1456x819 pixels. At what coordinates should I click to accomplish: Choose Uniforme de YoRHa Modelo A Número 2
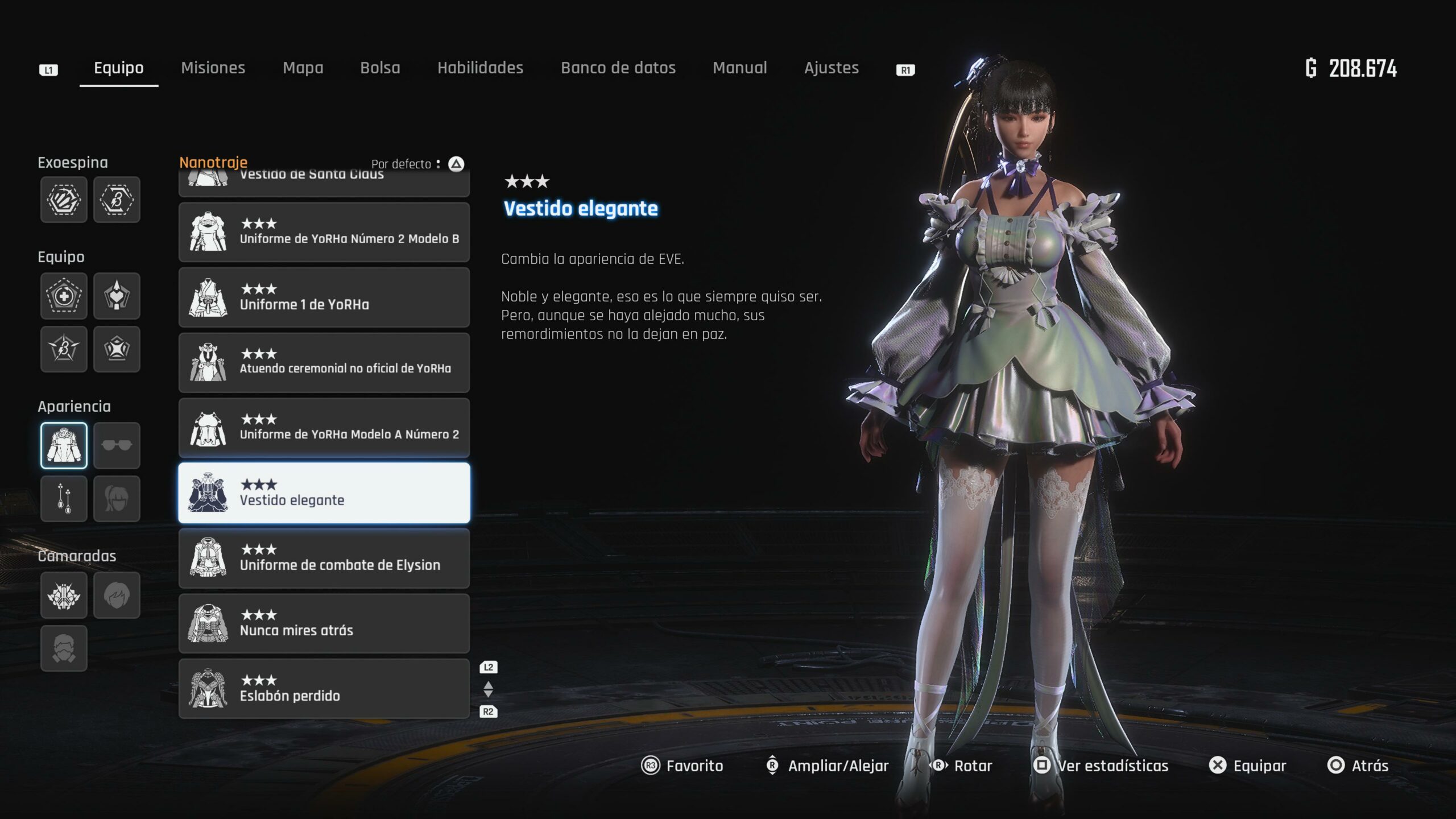324,428
